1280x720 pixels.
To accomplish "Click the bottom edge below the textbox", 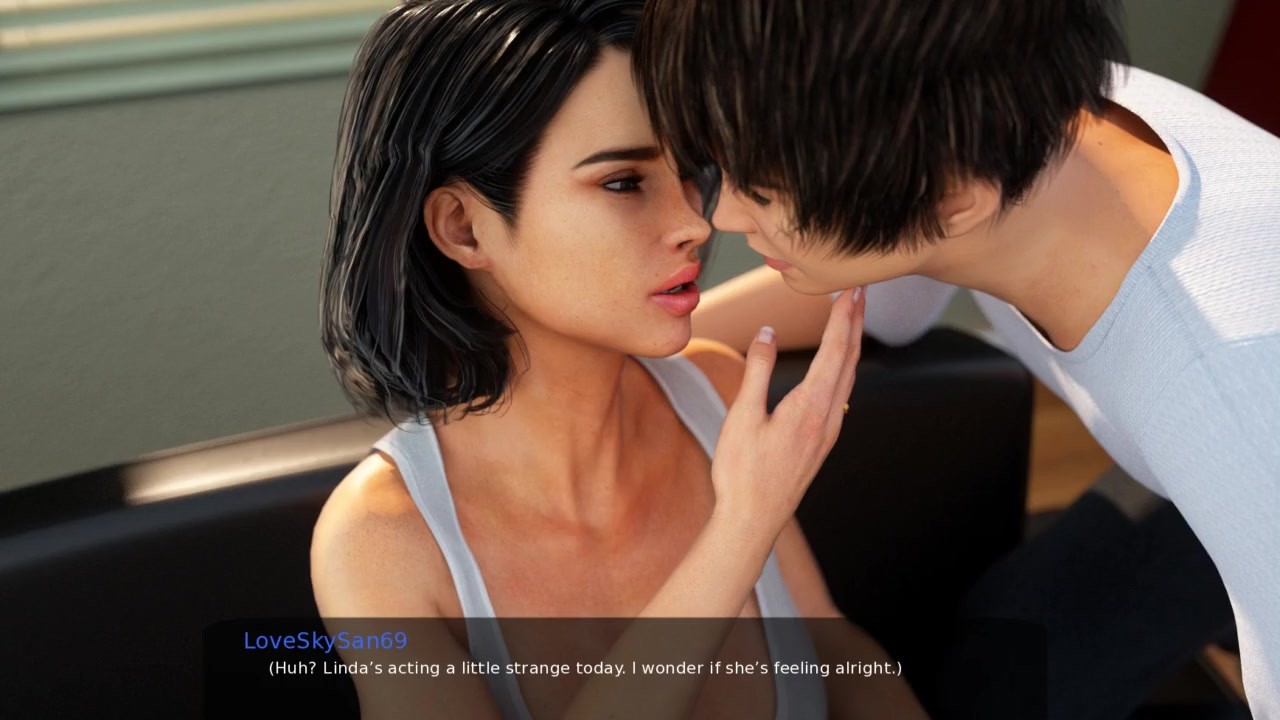I will click(640, 710).
